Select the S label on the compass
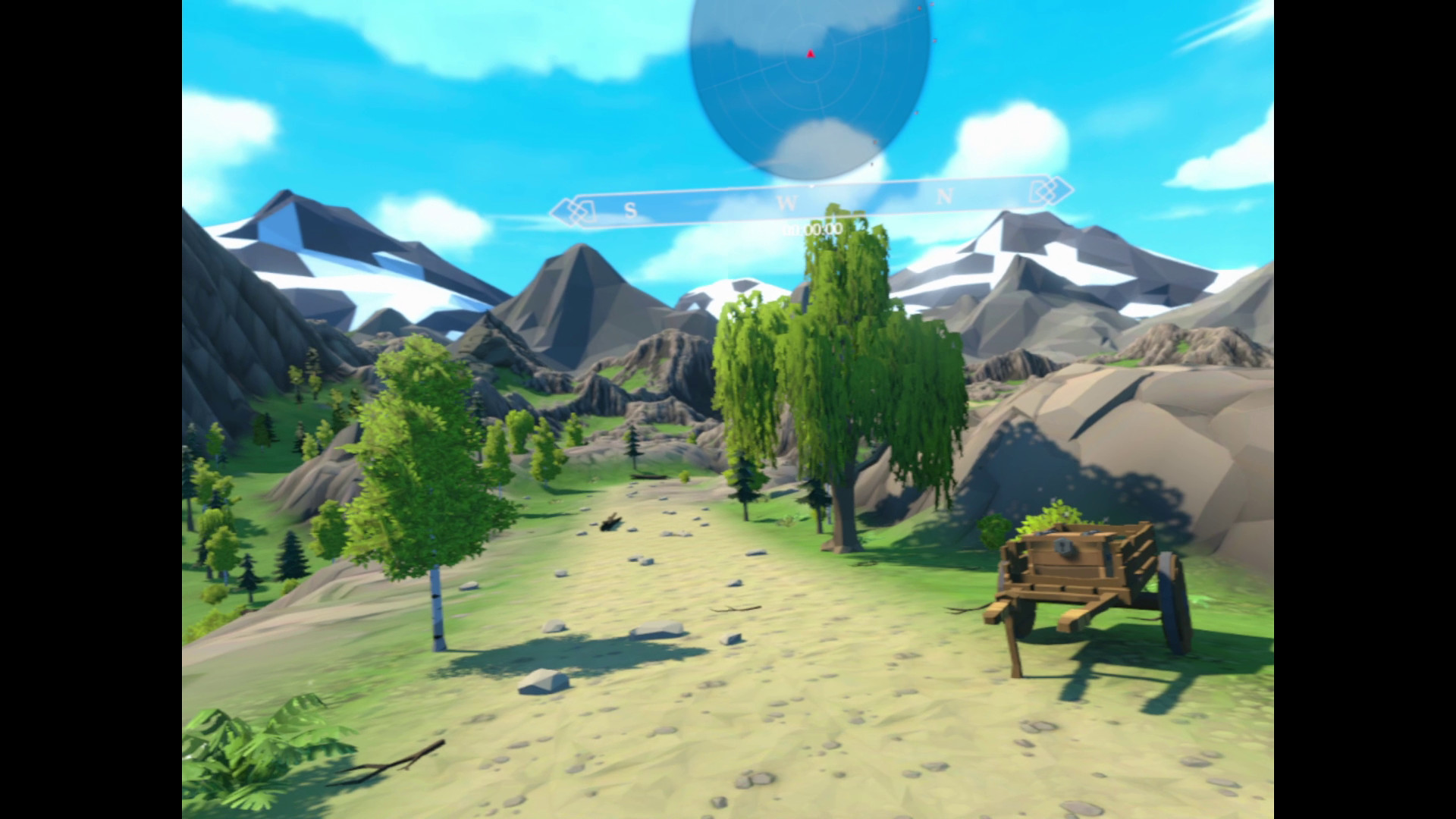The height and width of the screenshot is (819, 1456). click(x=629, y=210)
